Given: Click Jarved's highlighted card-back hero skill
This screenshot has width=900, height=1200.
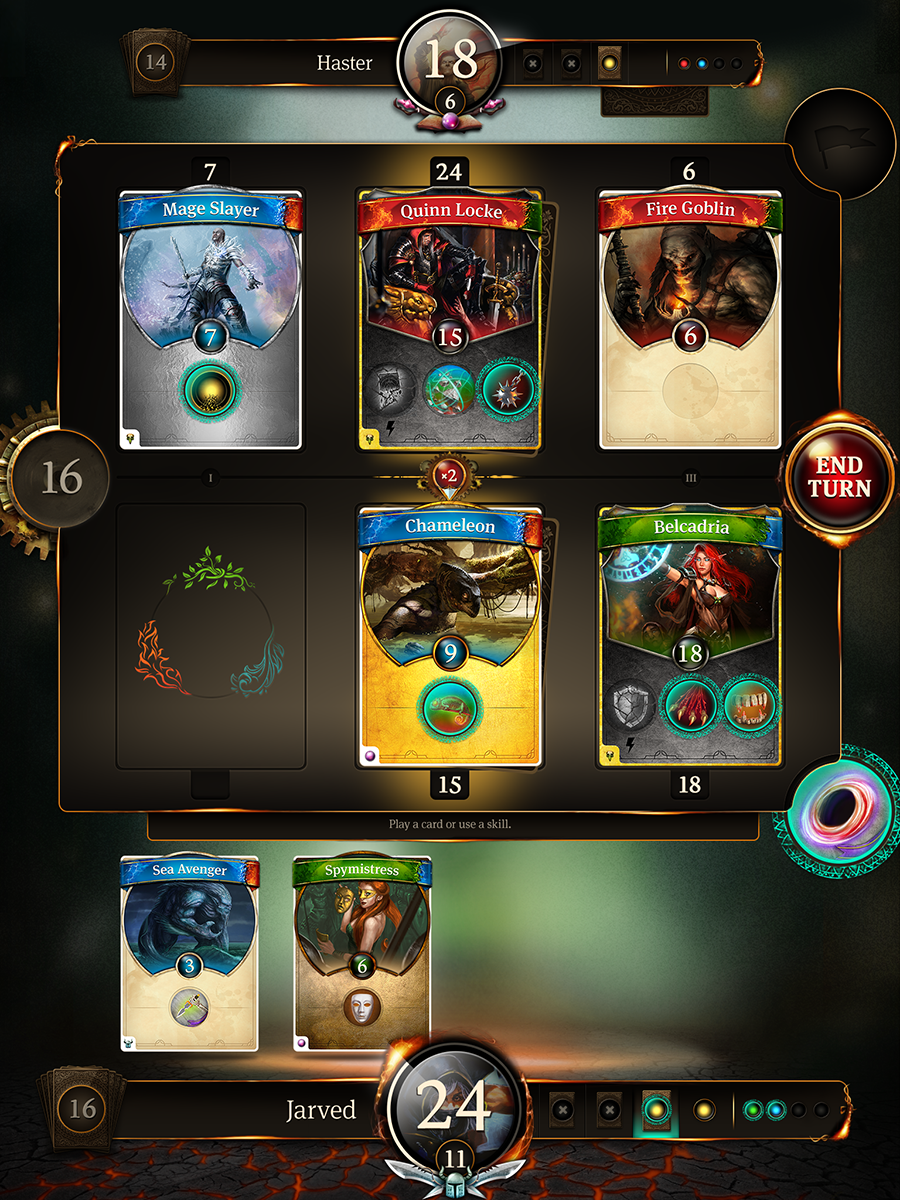Looking at the screenshot, I should tap(656, 1109).
